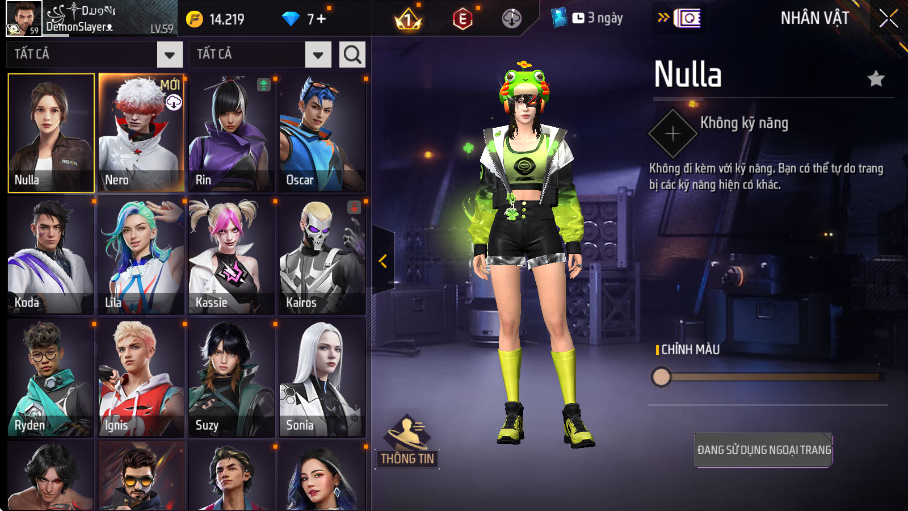Pick the Suzy character card
Viewport: 908px width, 511px height.
(231, 378)
